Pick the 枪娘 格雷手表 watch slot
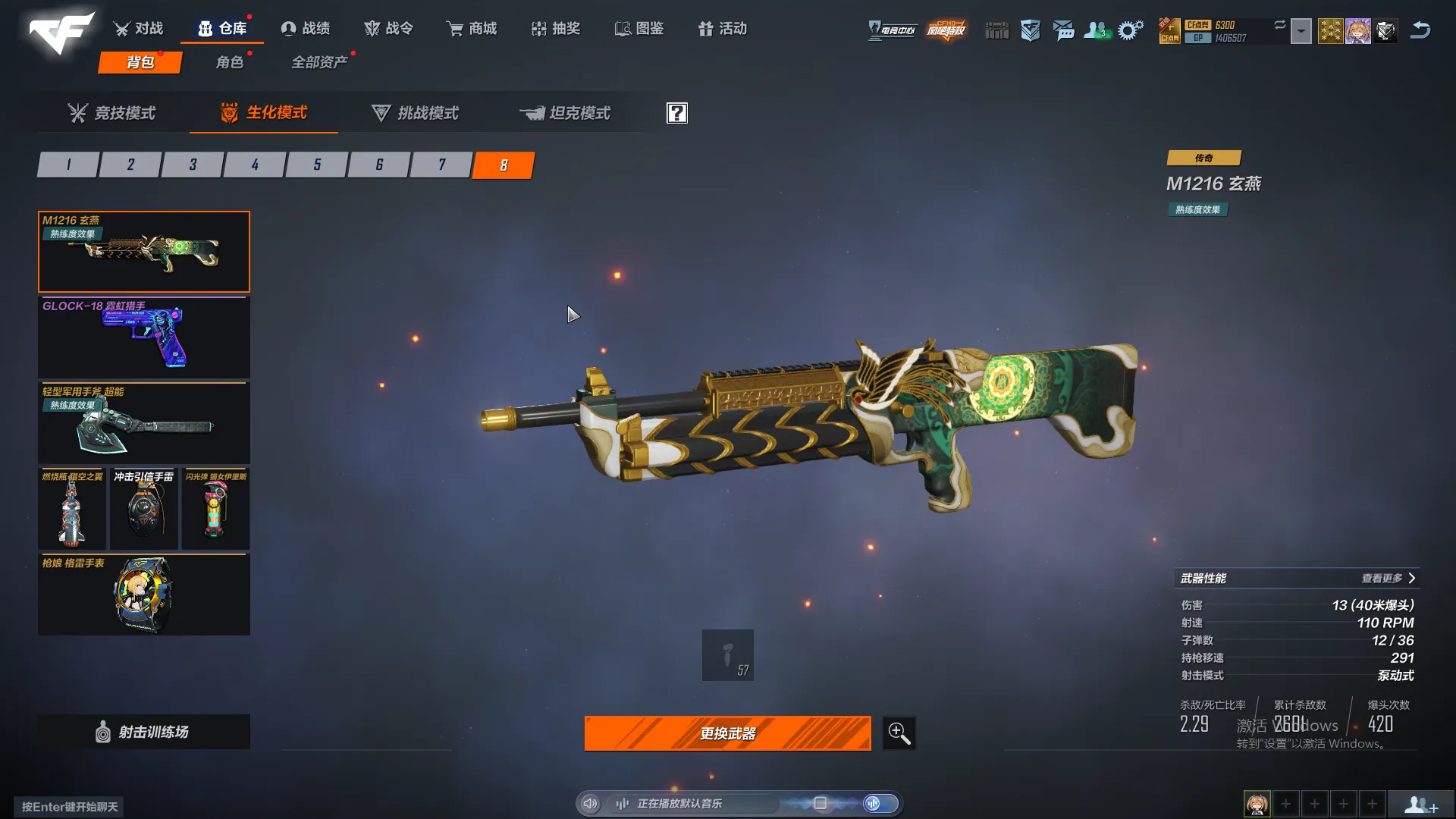This screenshot has height=819, width=1456. [x=144, y=595]
